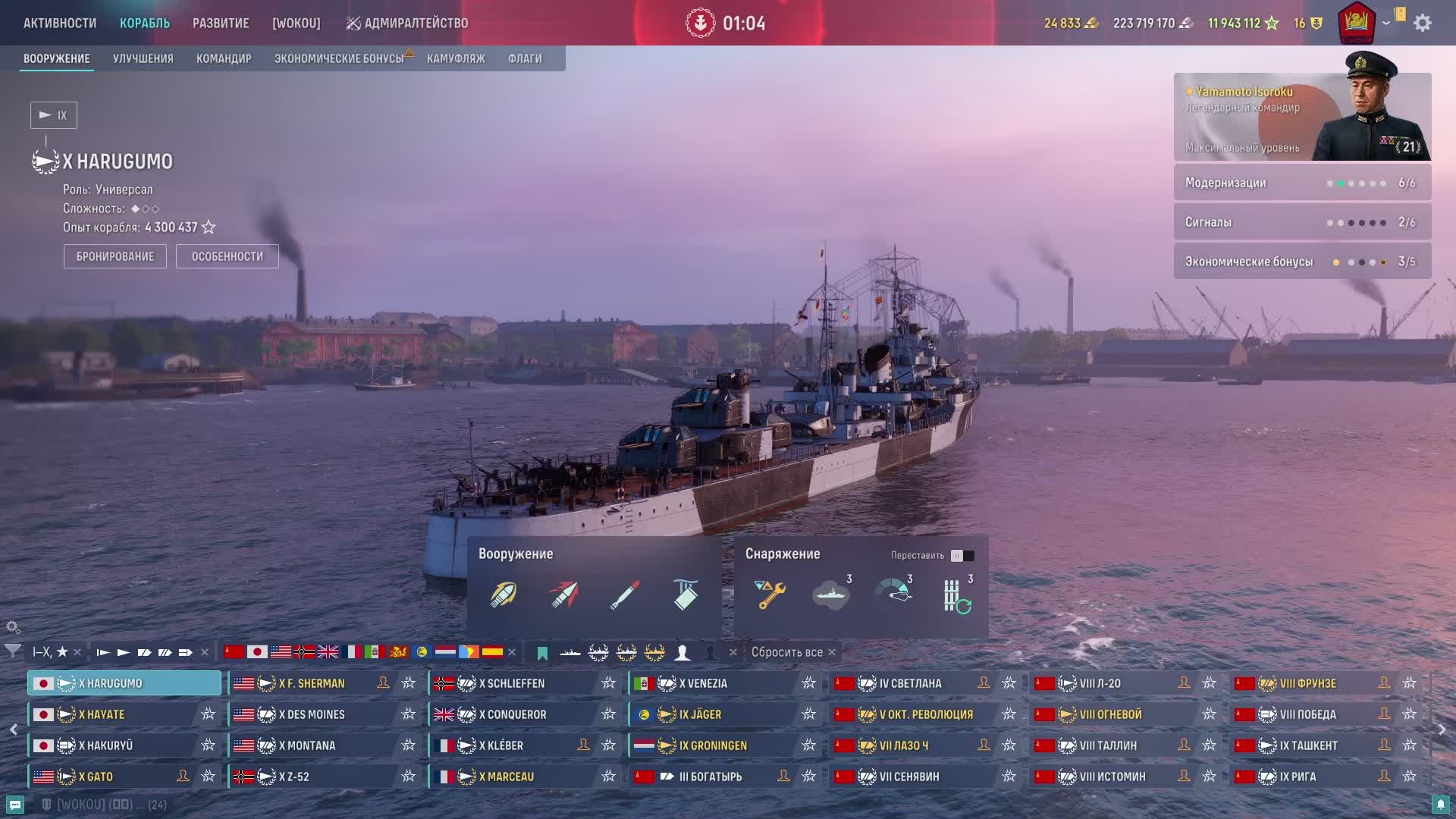Open the Yamamoto Isoroku commander card
The image size is (1456, 819).
click(1302, 118)
